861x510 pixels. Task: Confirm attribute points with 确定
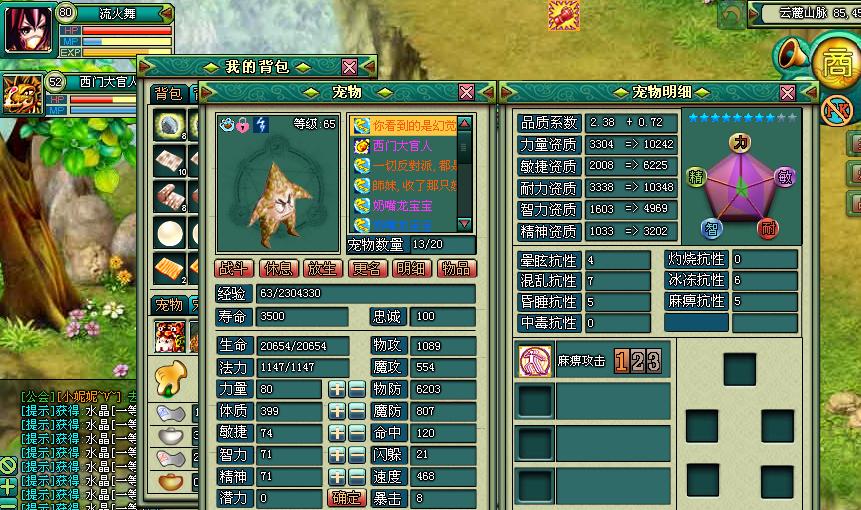(x=346, y=498)
